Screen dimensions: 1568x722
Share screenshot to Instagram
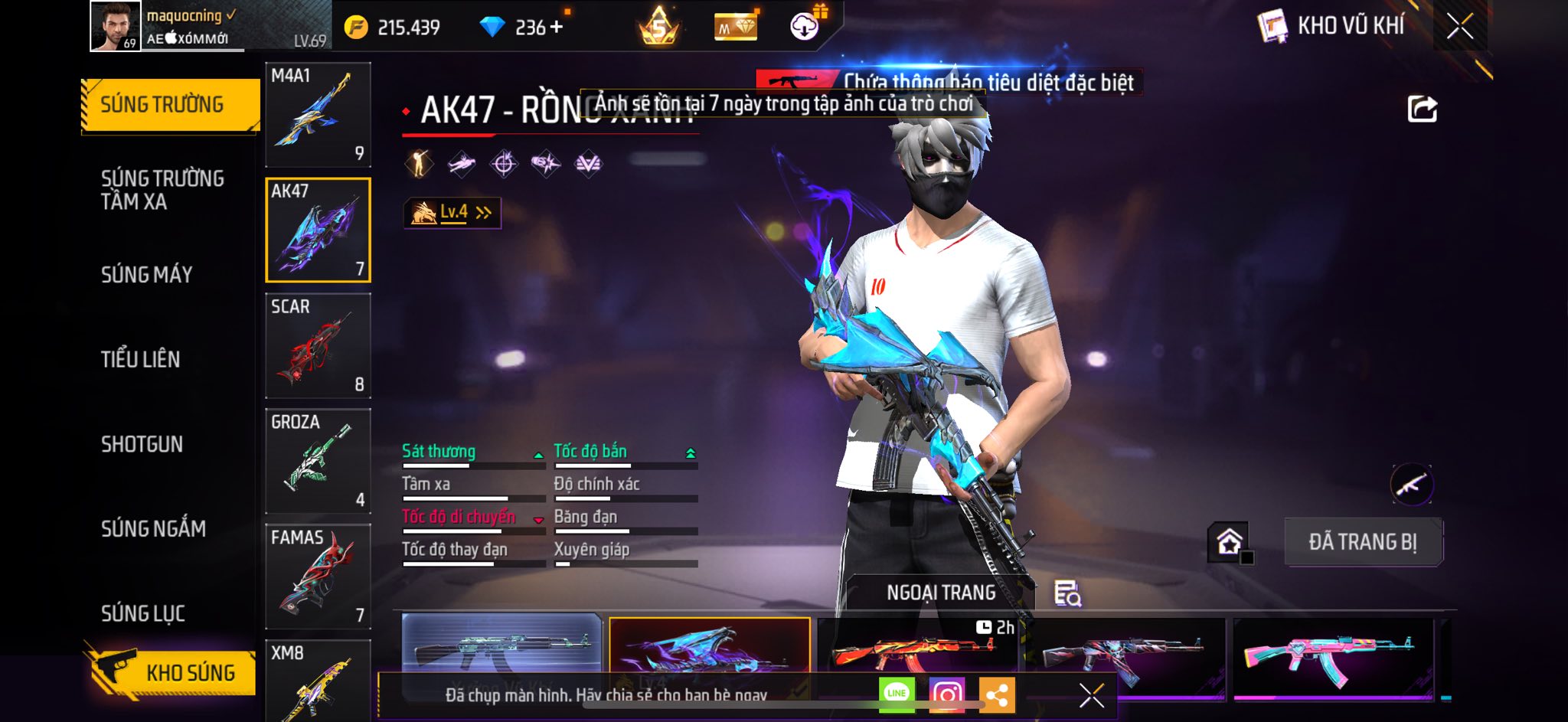[x=946, y=694]
